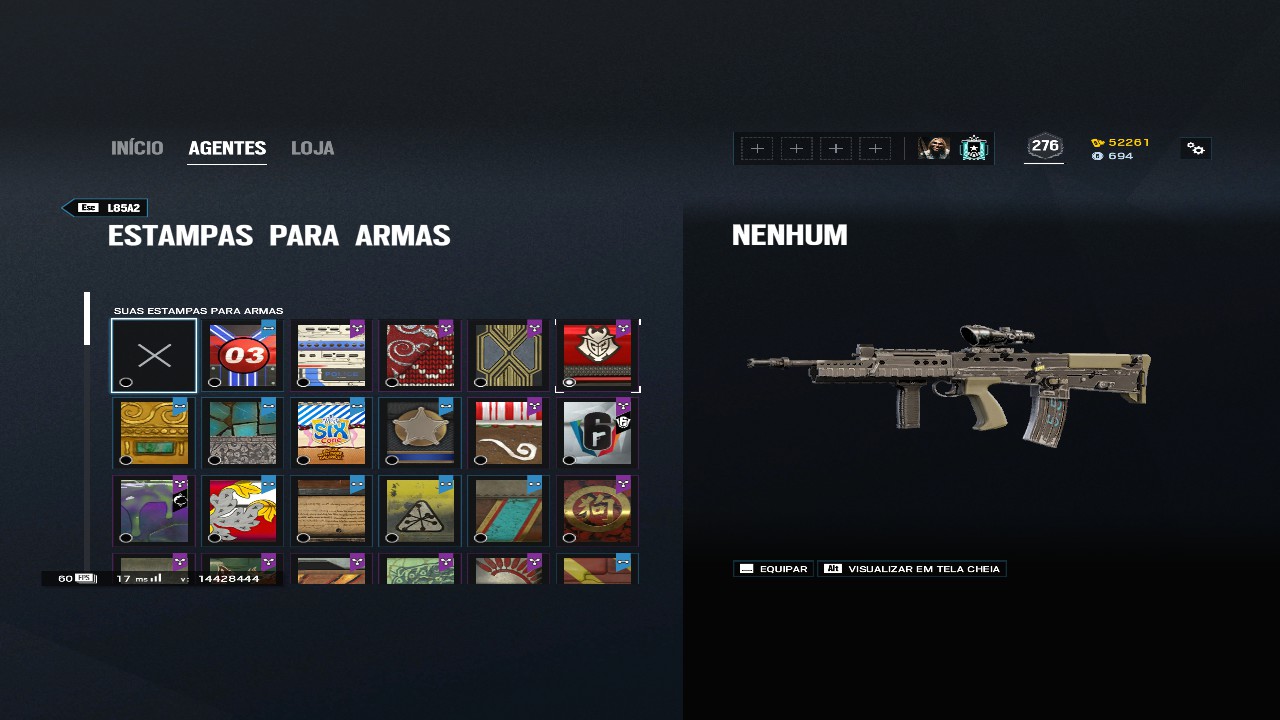Open the player profile avatar
Screen dimensions: 1280x720
(934, 149)
